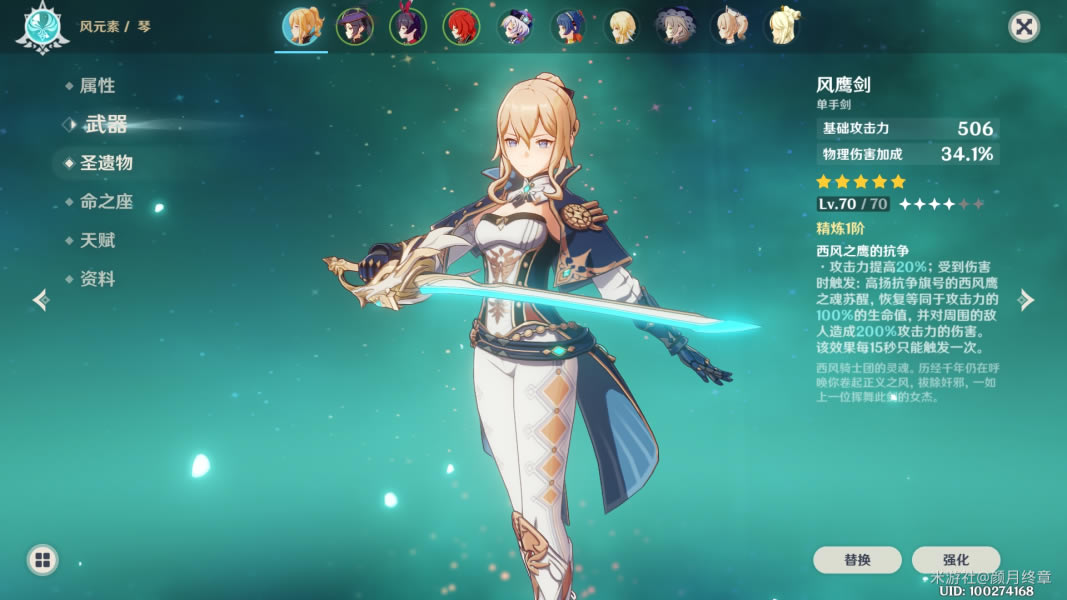1067x600 pixels.
Task: Select Jean's highlighted portrait
Action: [301, 27]
